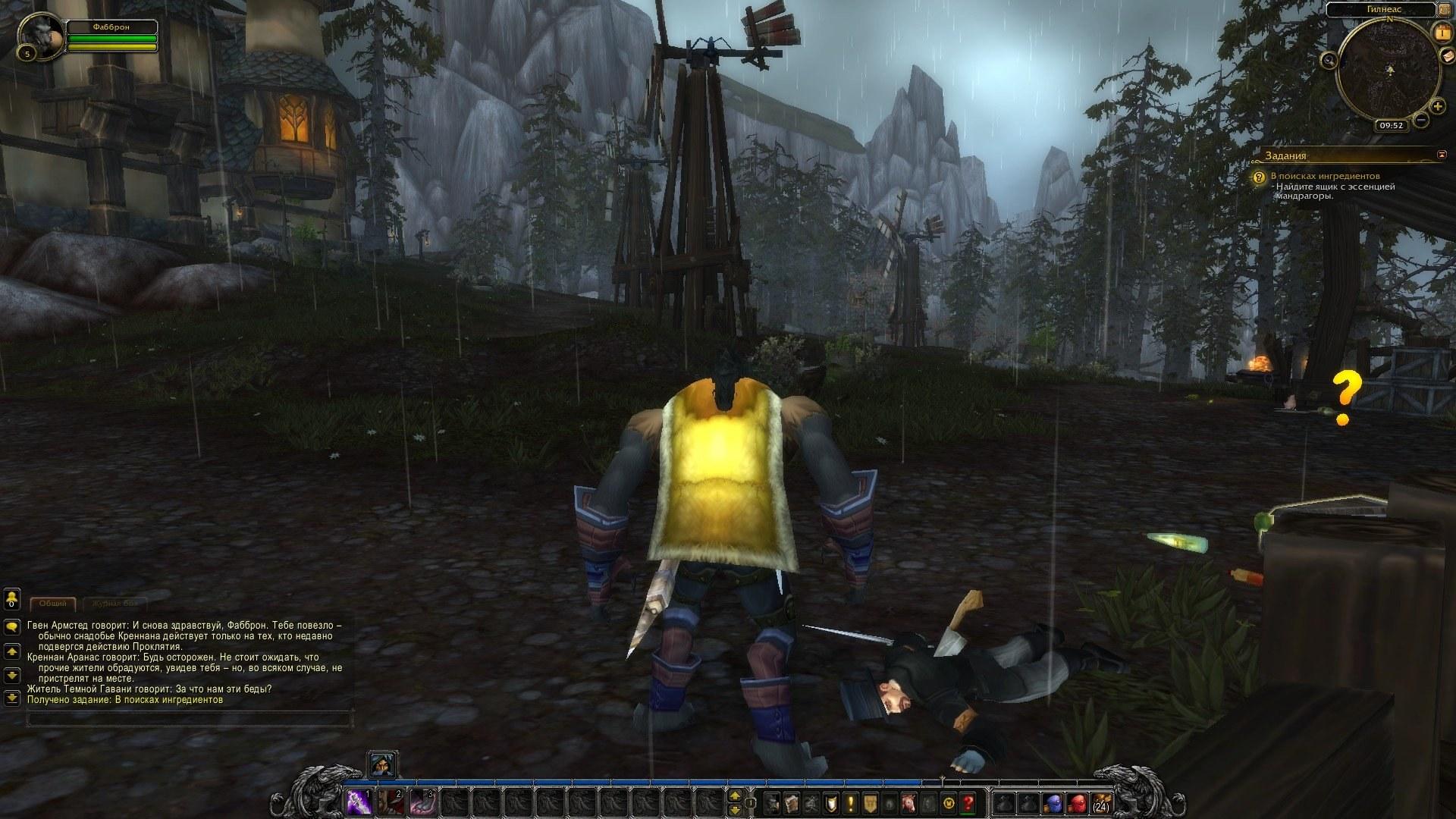Open the red bag slot

tap(1076, 802)
